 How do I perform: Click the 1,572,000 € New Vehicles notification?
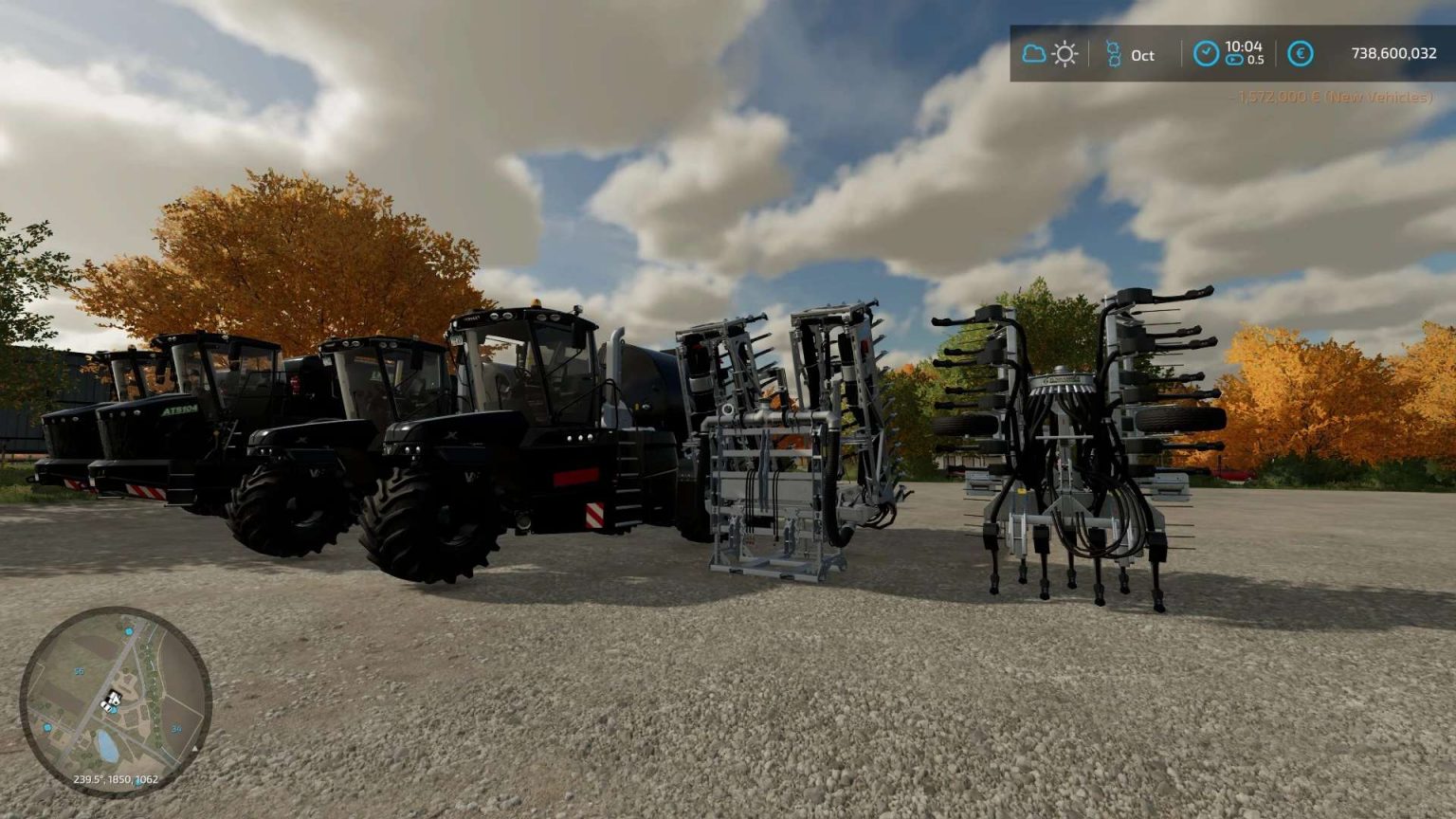coord(1331,96)
